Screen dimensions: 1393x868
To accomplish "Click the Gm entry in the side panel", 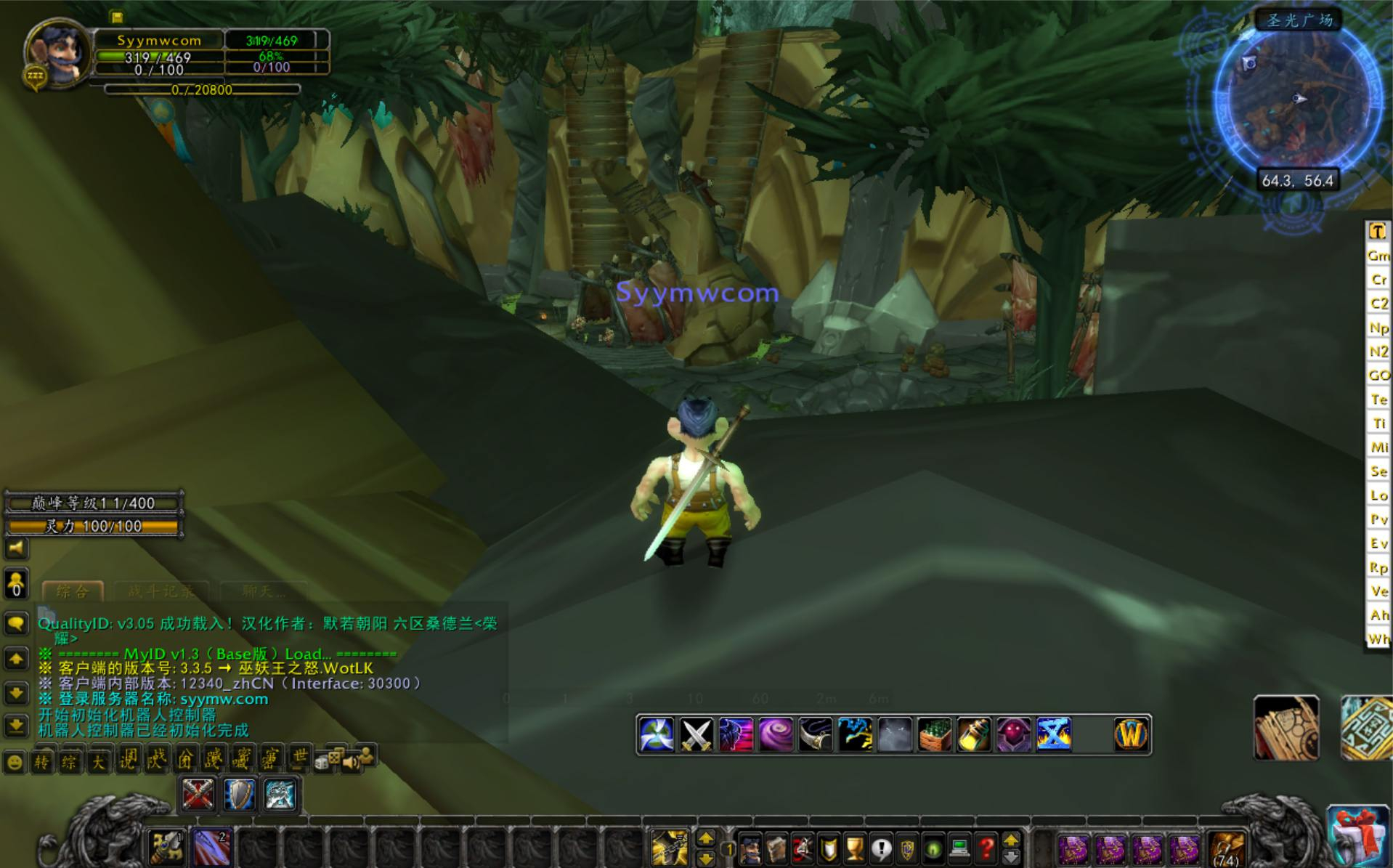I will point(1378,256).
